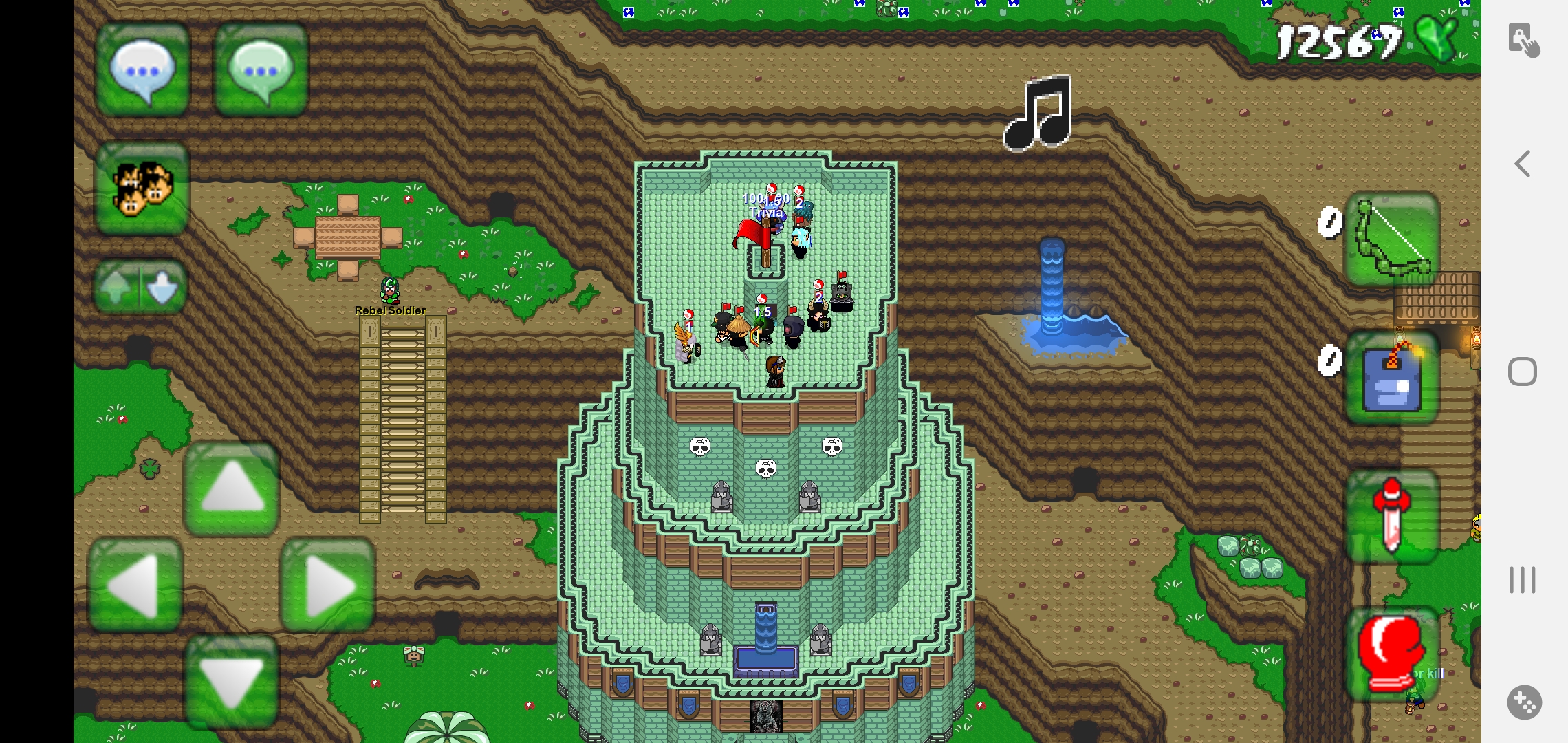The height and width of the screenshot is (743, 1568).
Task: Tap the Android back arrow
Action: [1523, 164]
